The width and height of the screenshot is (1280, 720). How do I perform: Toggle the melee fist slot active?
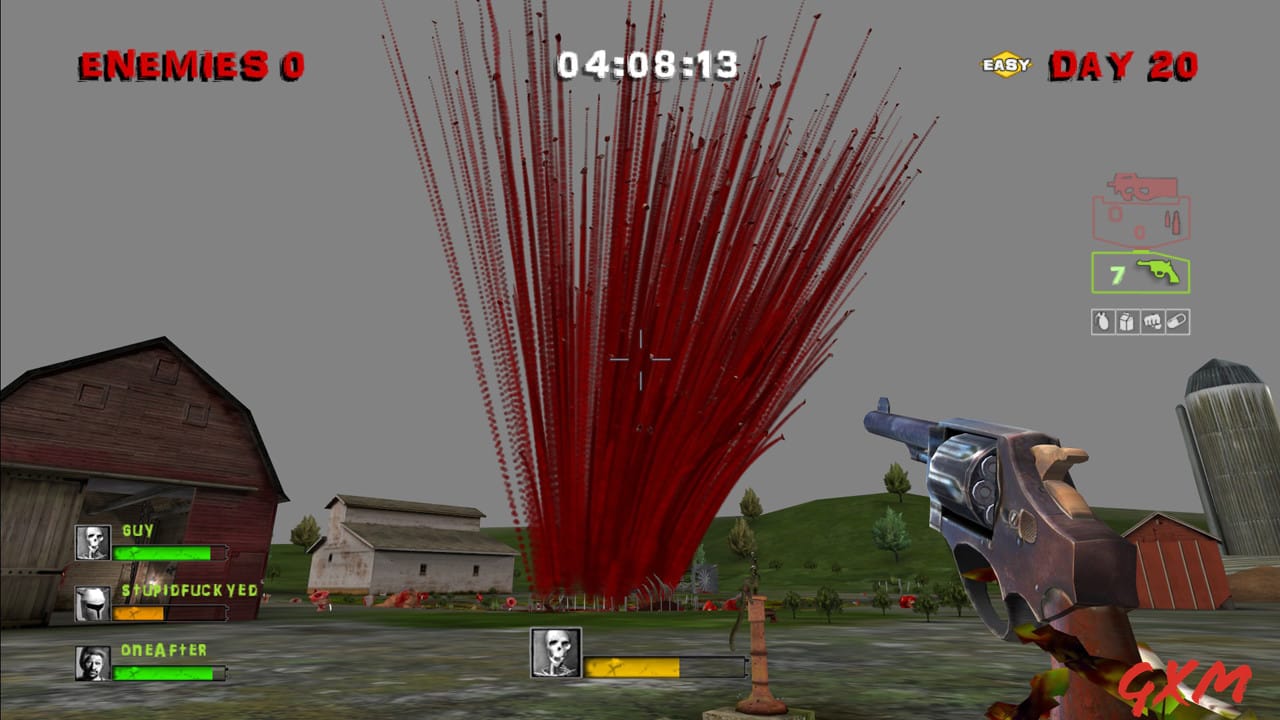pos(1152,320)
